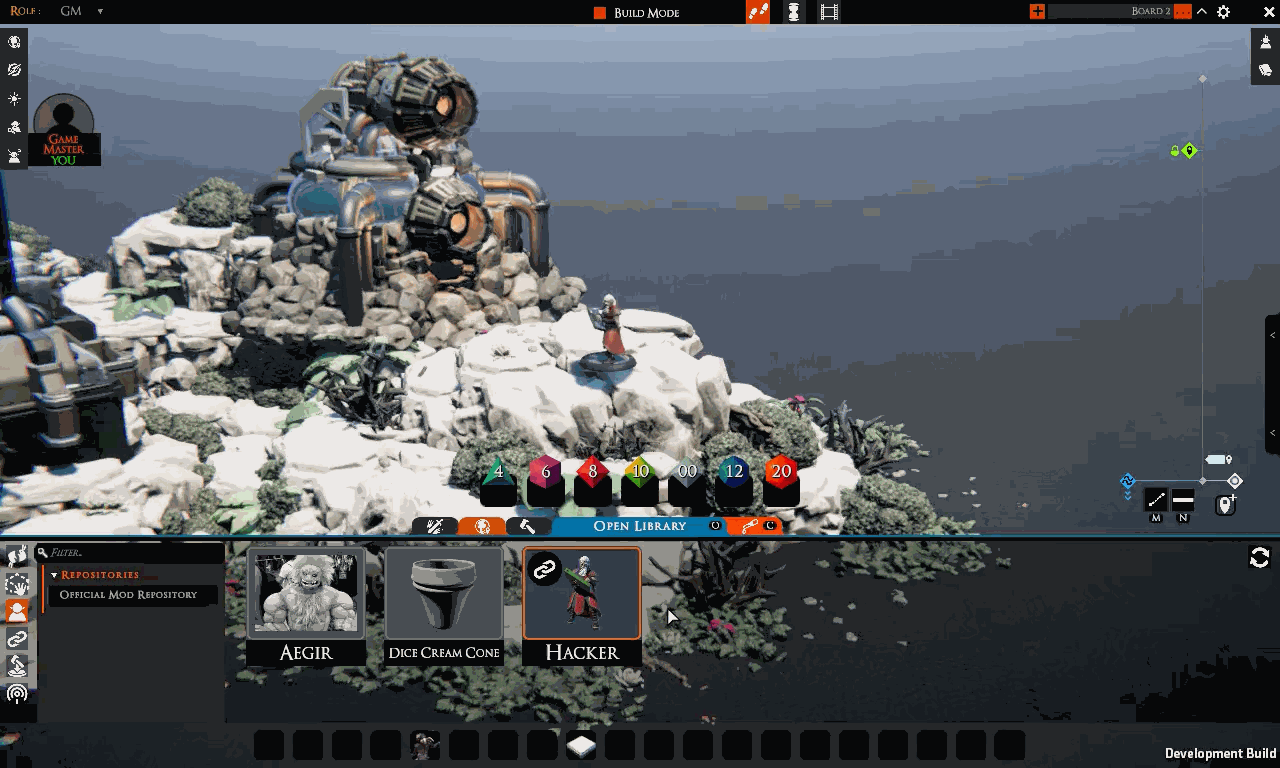The width and height of the screenshot is (1280, 768).
Task: Click the library filter search field
Action: pyautogui.click(x=130, y=552)
